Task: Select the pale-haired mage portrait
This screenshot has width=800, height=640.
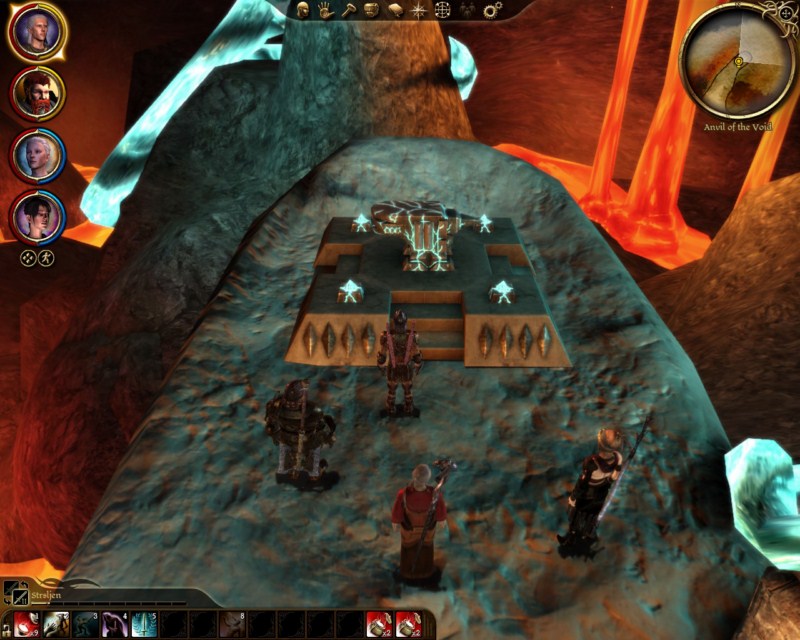Action: (x=37, y=155)
